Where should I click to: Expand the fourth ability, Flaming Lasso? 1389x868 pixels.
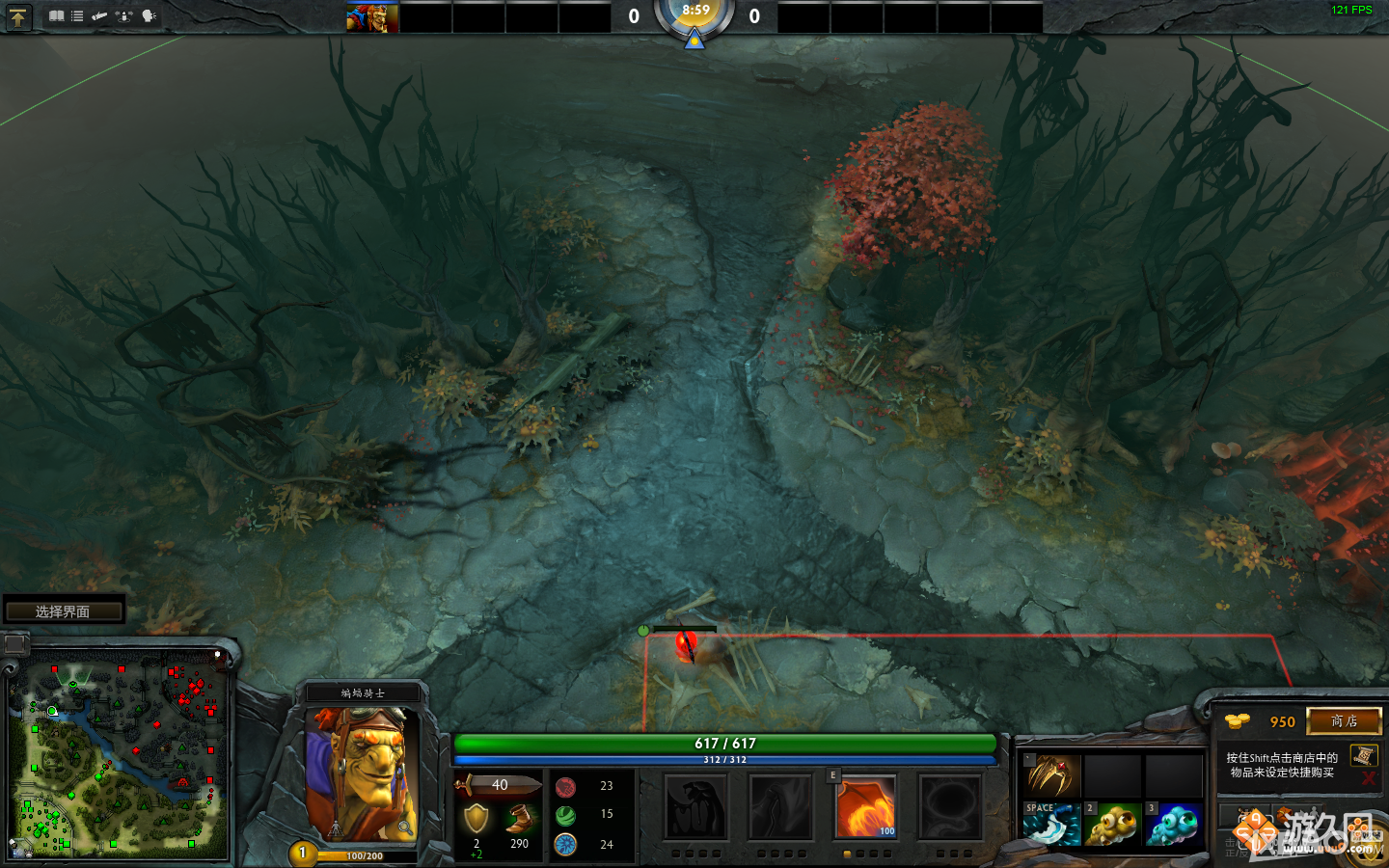949,807
